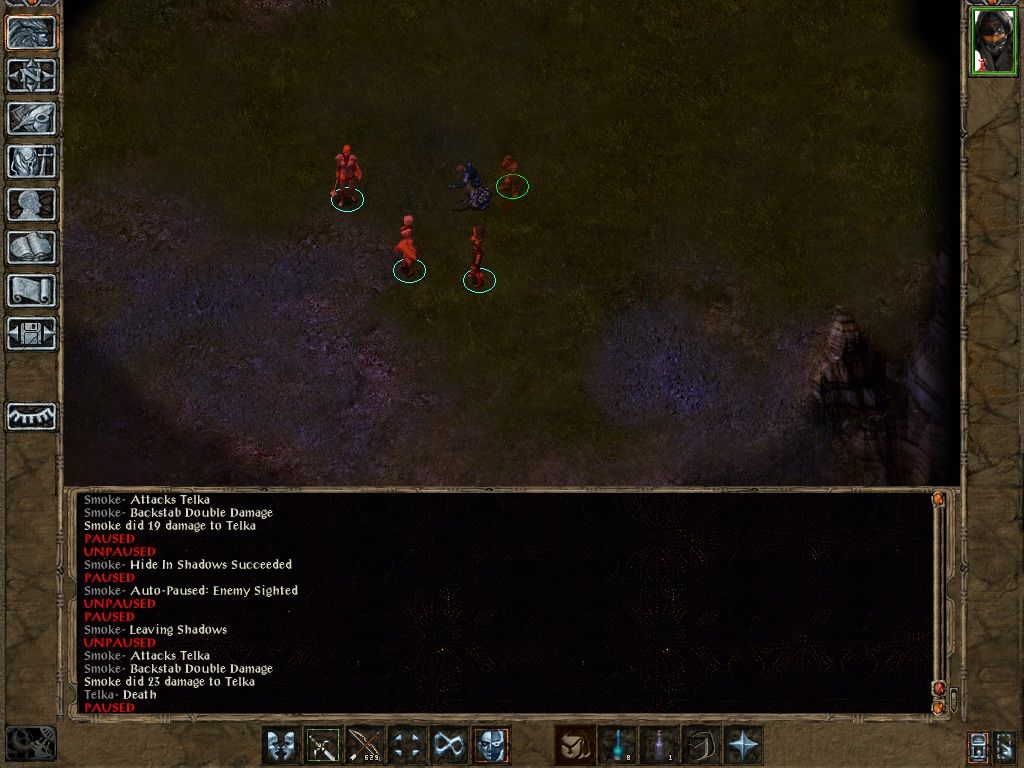Click the closed eye rest button
The image size is (1024, 768).
[x=32, y=416]
